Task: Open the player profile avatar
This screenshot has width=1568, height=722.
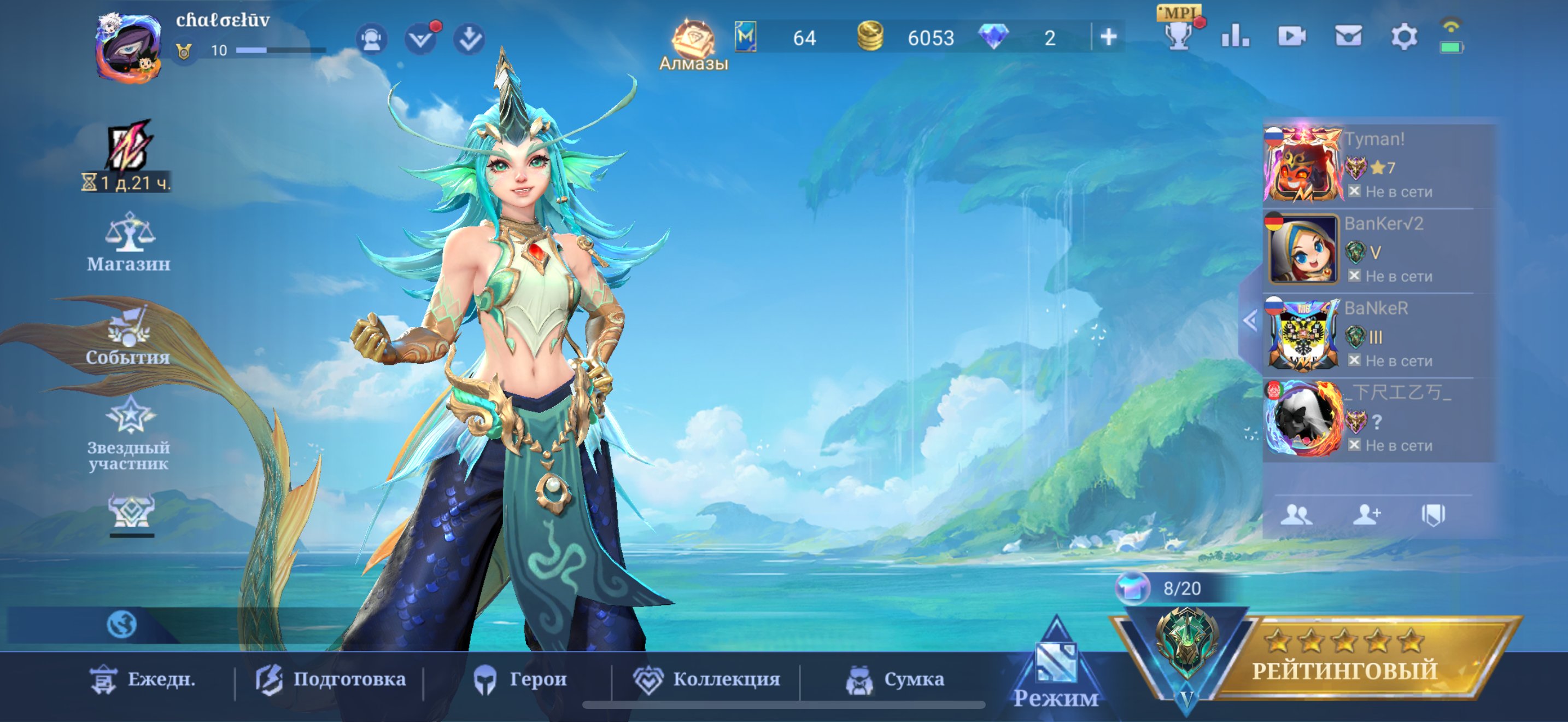Action: tap(128, 49)
